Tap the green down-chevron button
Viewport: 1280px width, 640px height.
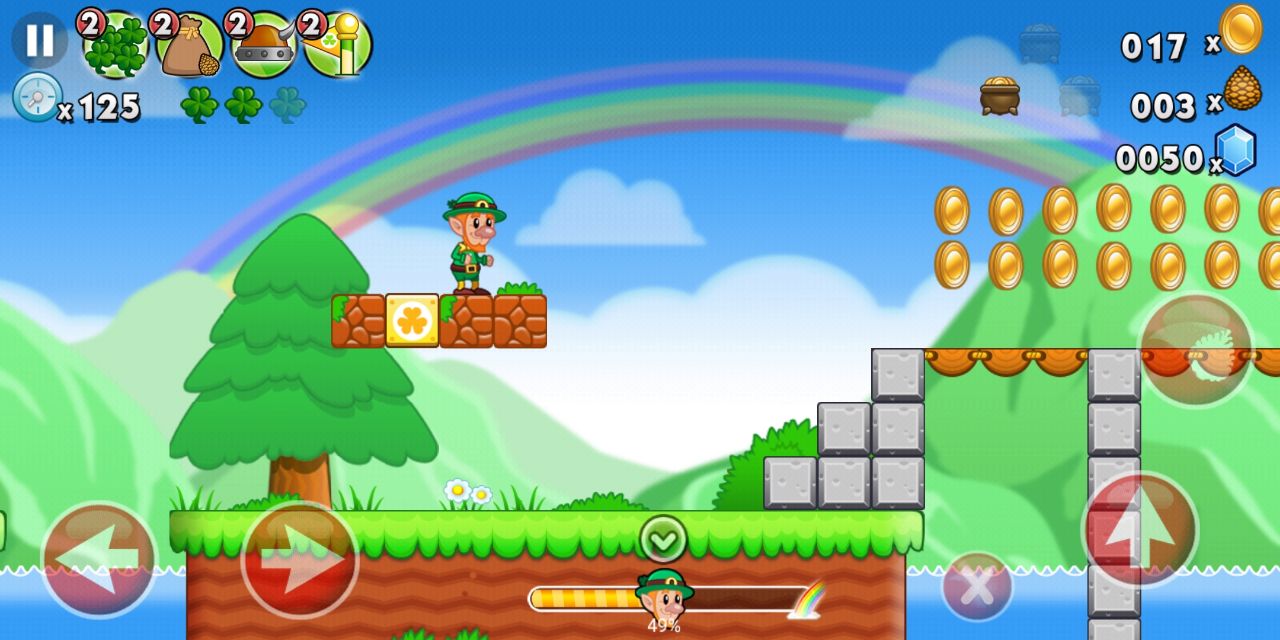pos(663,538)
